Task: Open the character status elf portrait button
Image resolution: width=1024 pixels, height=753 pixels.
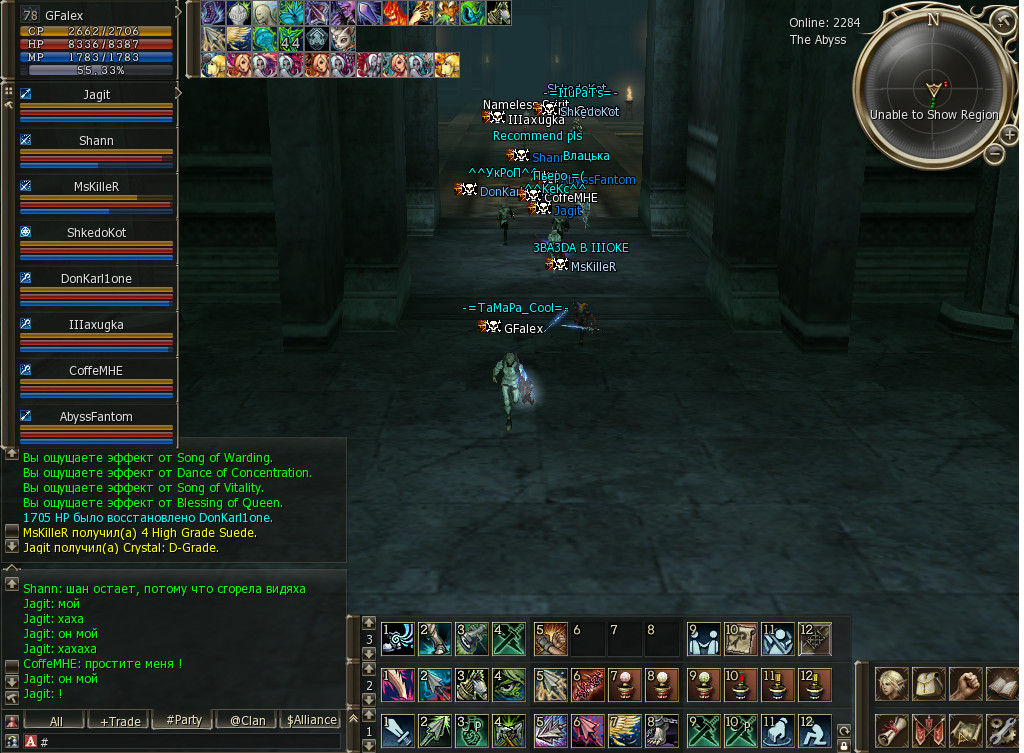Action: [x=891, y=684]
